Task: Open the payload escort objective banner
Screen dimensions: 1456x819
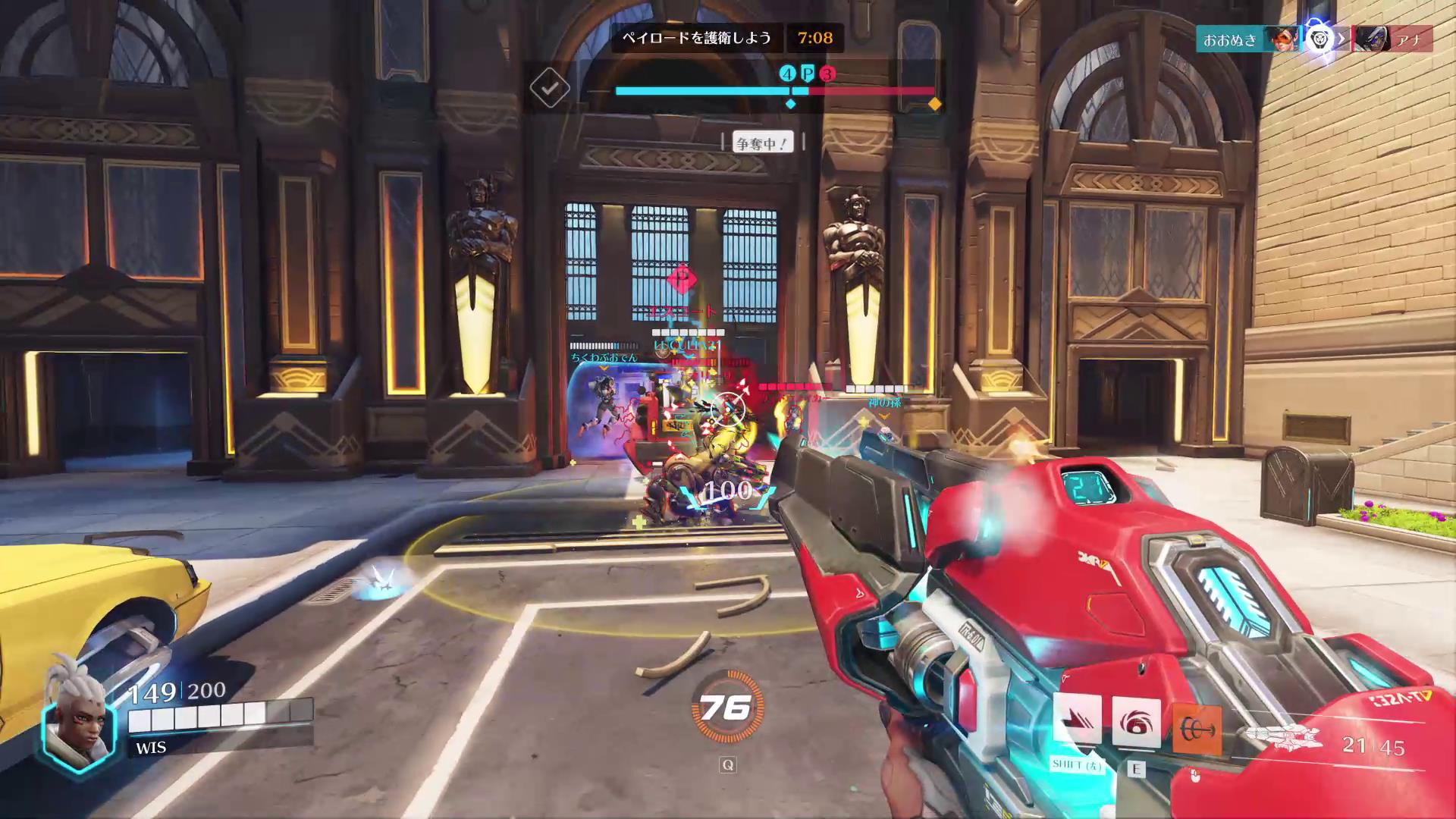Action: pyautogui.click(x=695, y=38)
